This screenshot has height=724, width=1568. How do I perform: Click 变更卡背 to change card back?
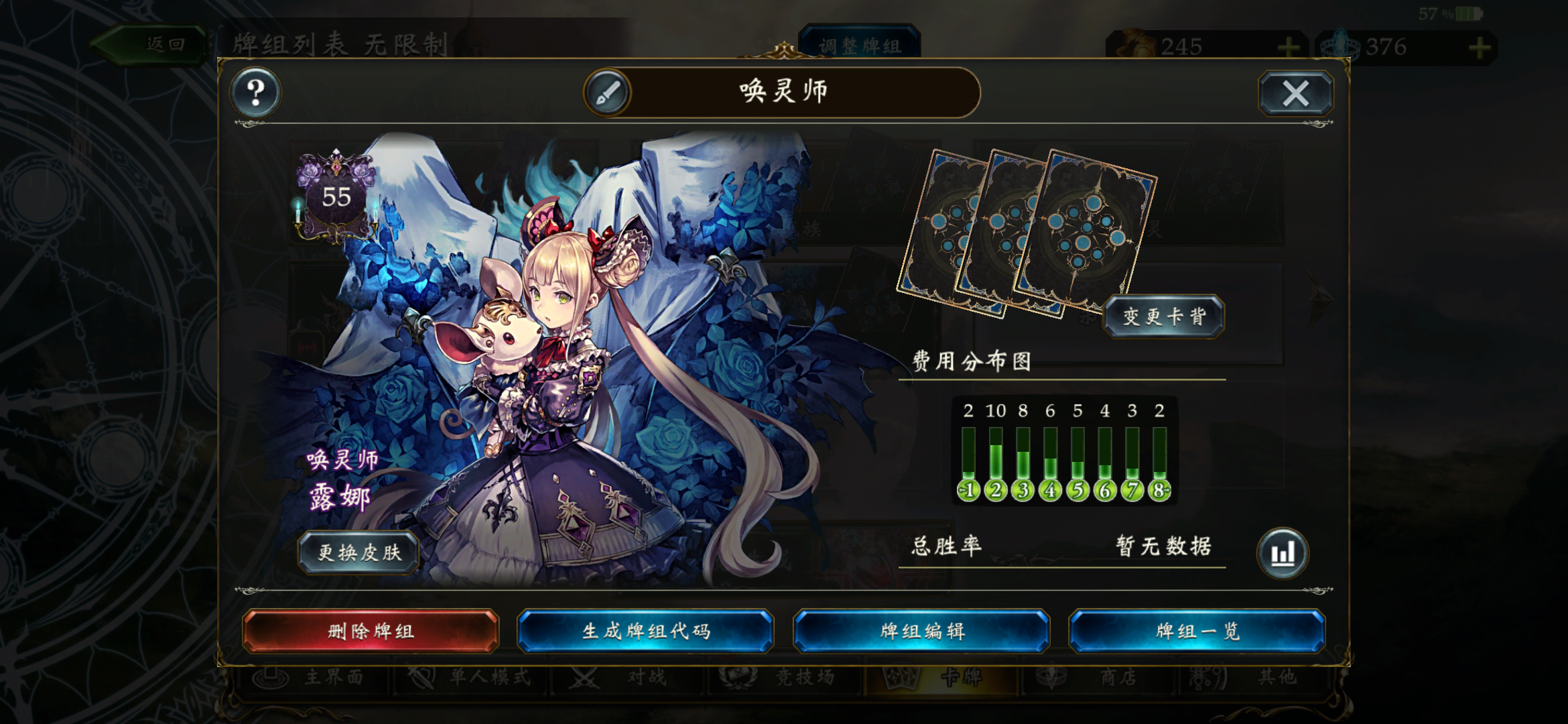[1164, 318]
